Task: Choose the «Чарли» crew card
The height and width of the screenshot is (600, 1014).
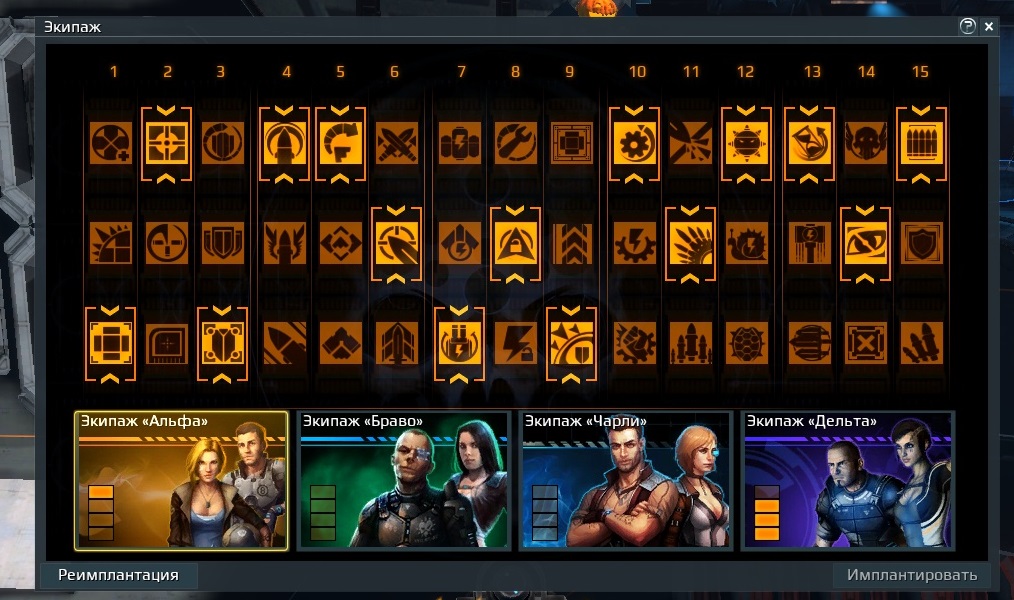Action: pos(625,481)
